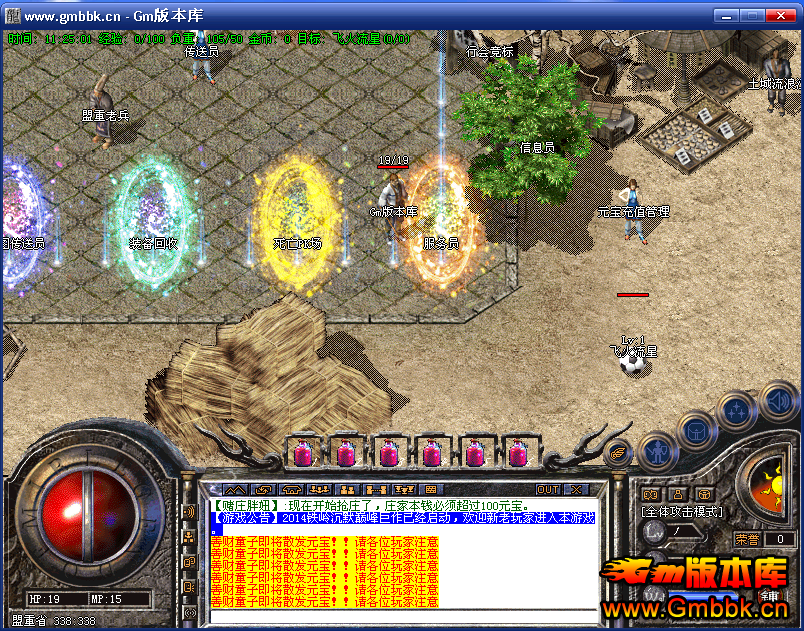Click the mountain-peaks icon in the chat toolbar
Viewport: 804px width, 631px height.
click(235, 489)
